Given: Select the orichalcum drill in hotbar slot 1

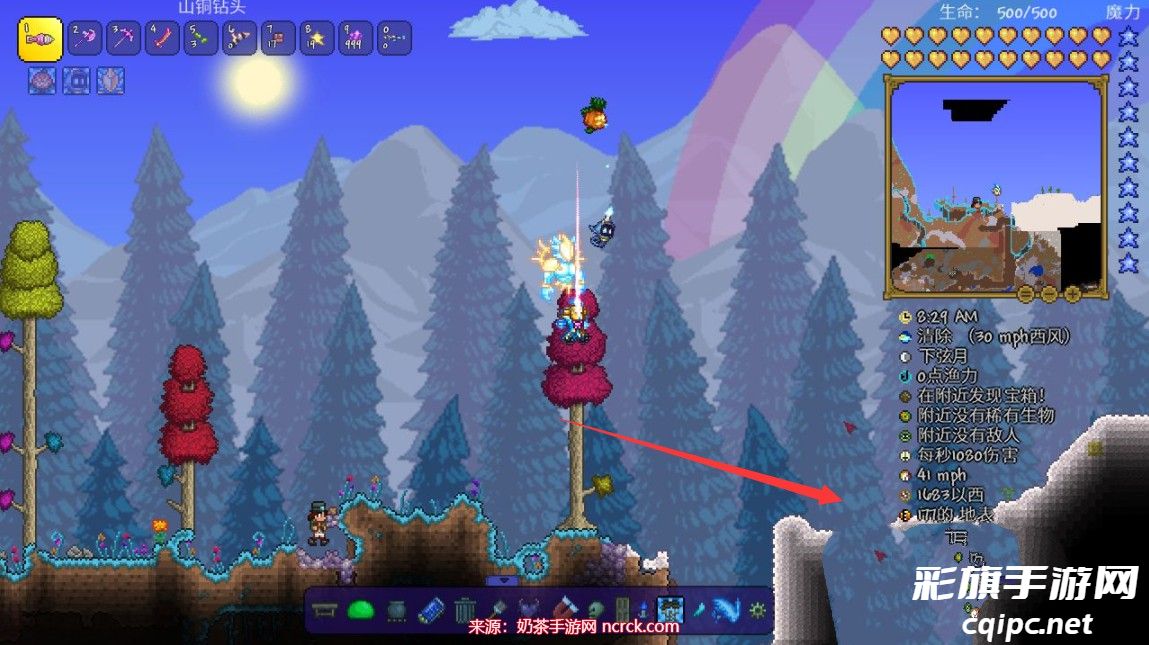Looking at the screenshot, I should point(40,39).
